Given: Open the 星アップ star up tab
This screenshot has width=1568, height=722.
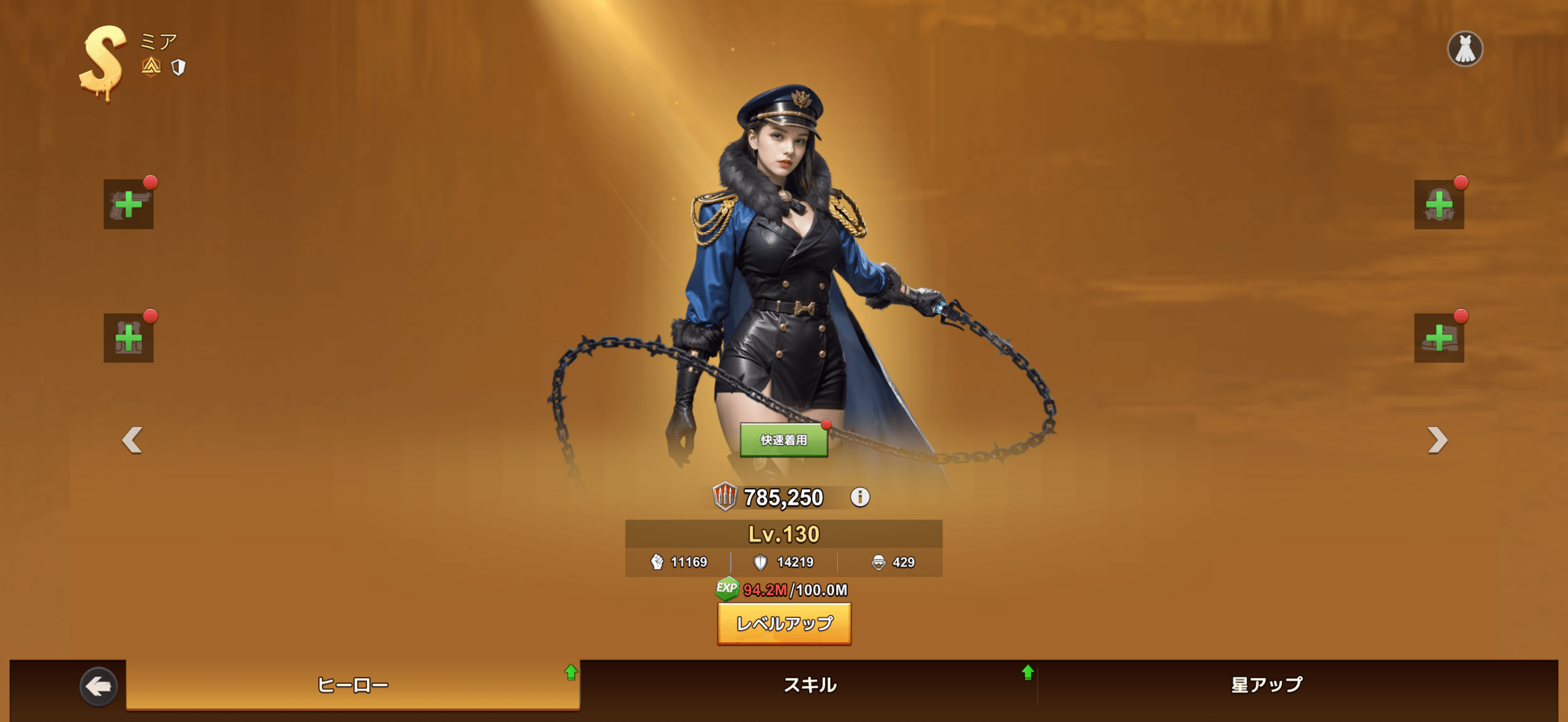Looking at the screenshot, I should pyautogui.click(x=1267, y=685).
